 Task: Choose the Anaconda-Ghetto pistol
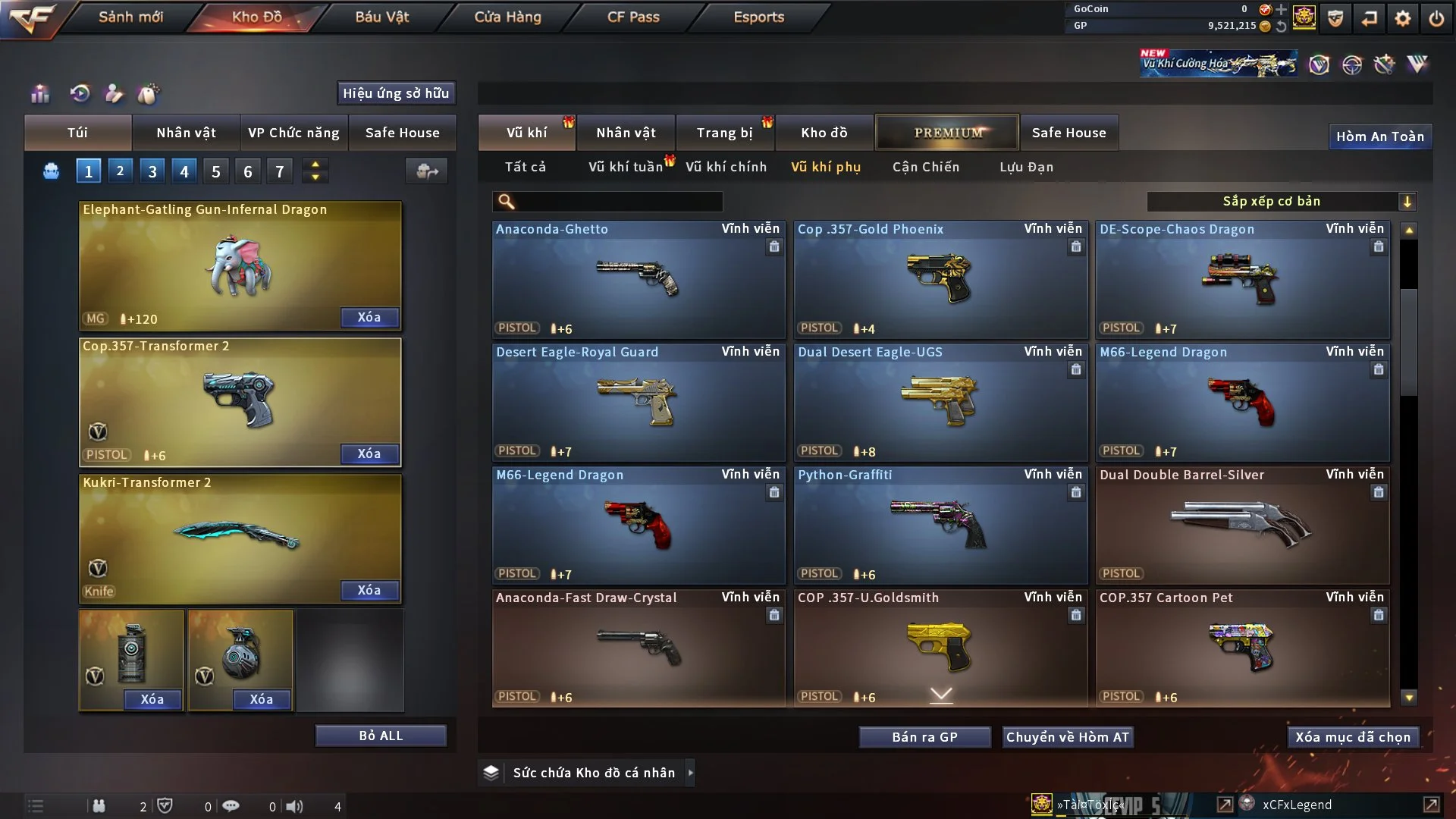click(x=638, y=279)
